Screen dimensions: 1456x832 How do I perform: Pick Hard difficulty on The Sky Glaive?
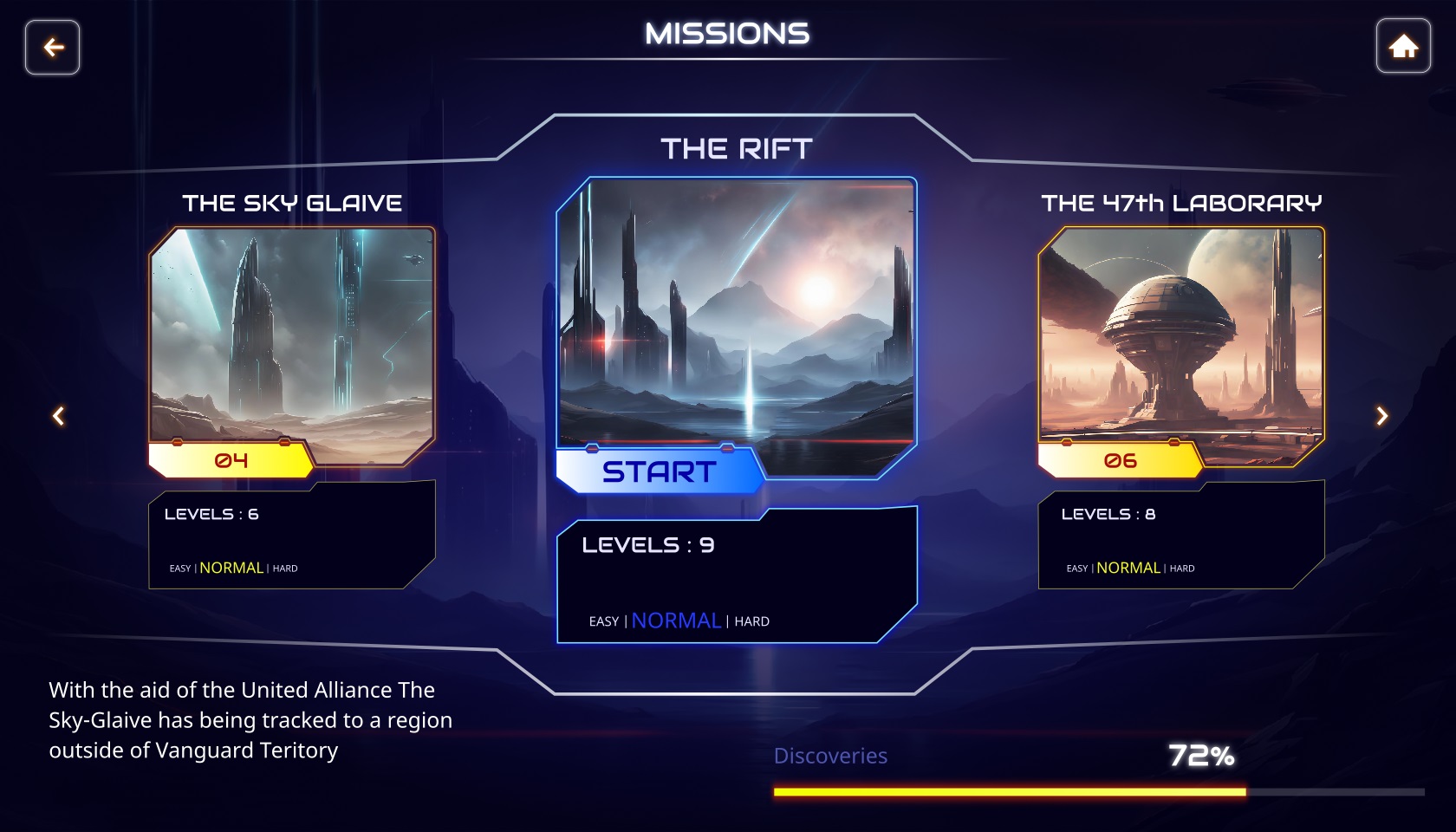pos(285,569)
